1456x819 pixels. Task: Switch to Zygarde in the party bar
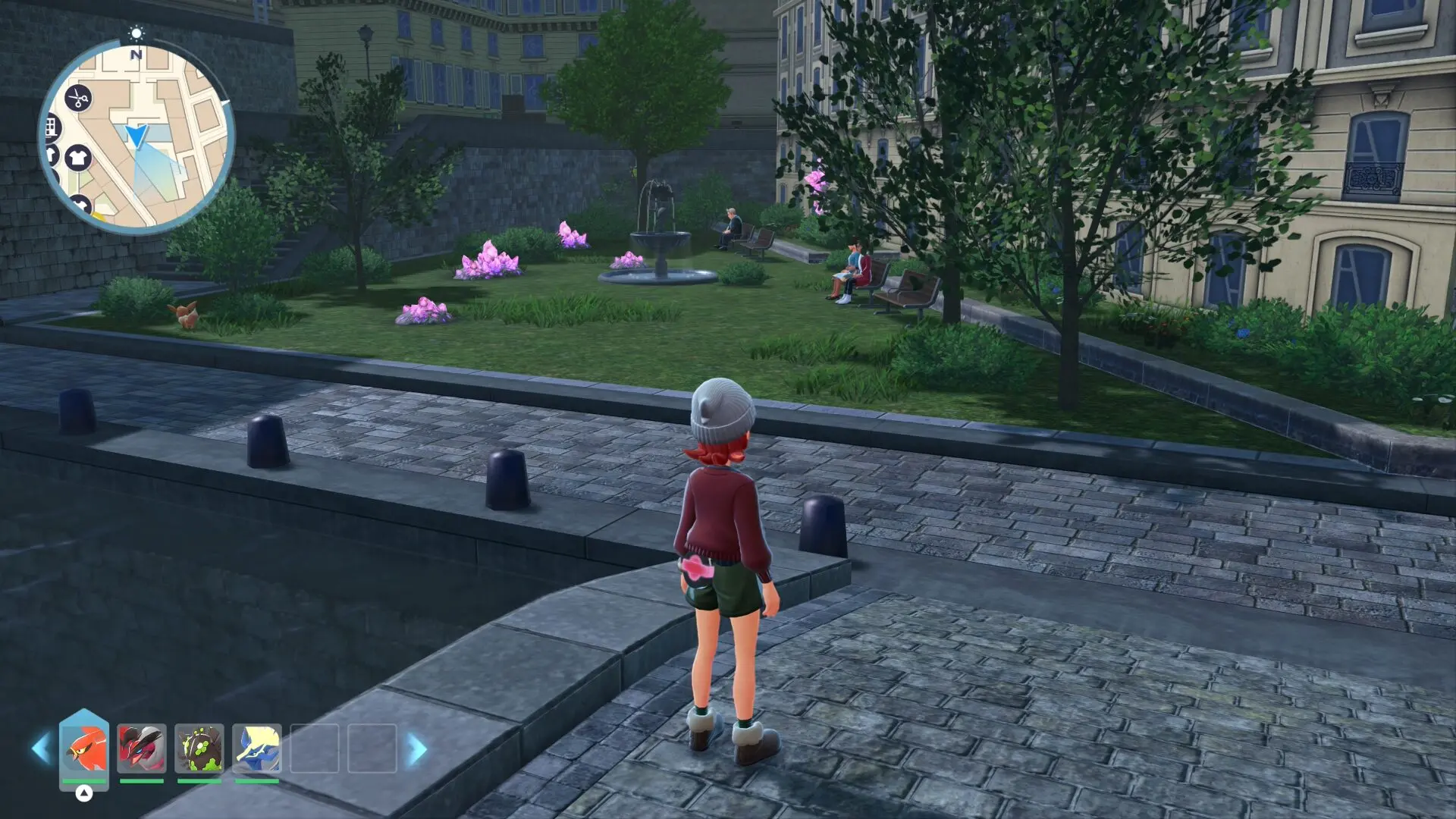pyautogui.click(x=199, y=748)
